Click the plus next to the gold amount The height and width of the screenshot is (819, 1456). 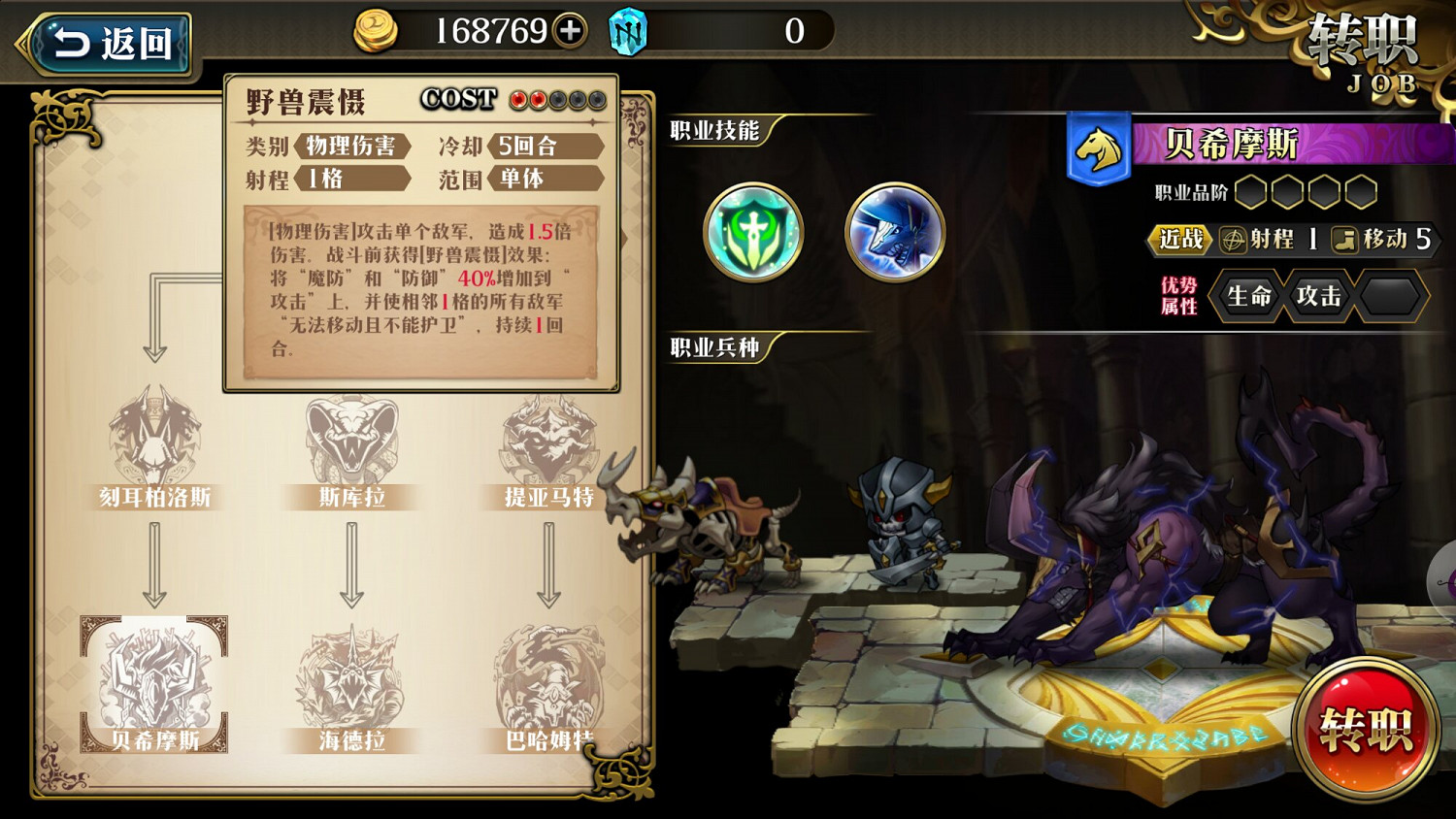[x=567, y=30]
